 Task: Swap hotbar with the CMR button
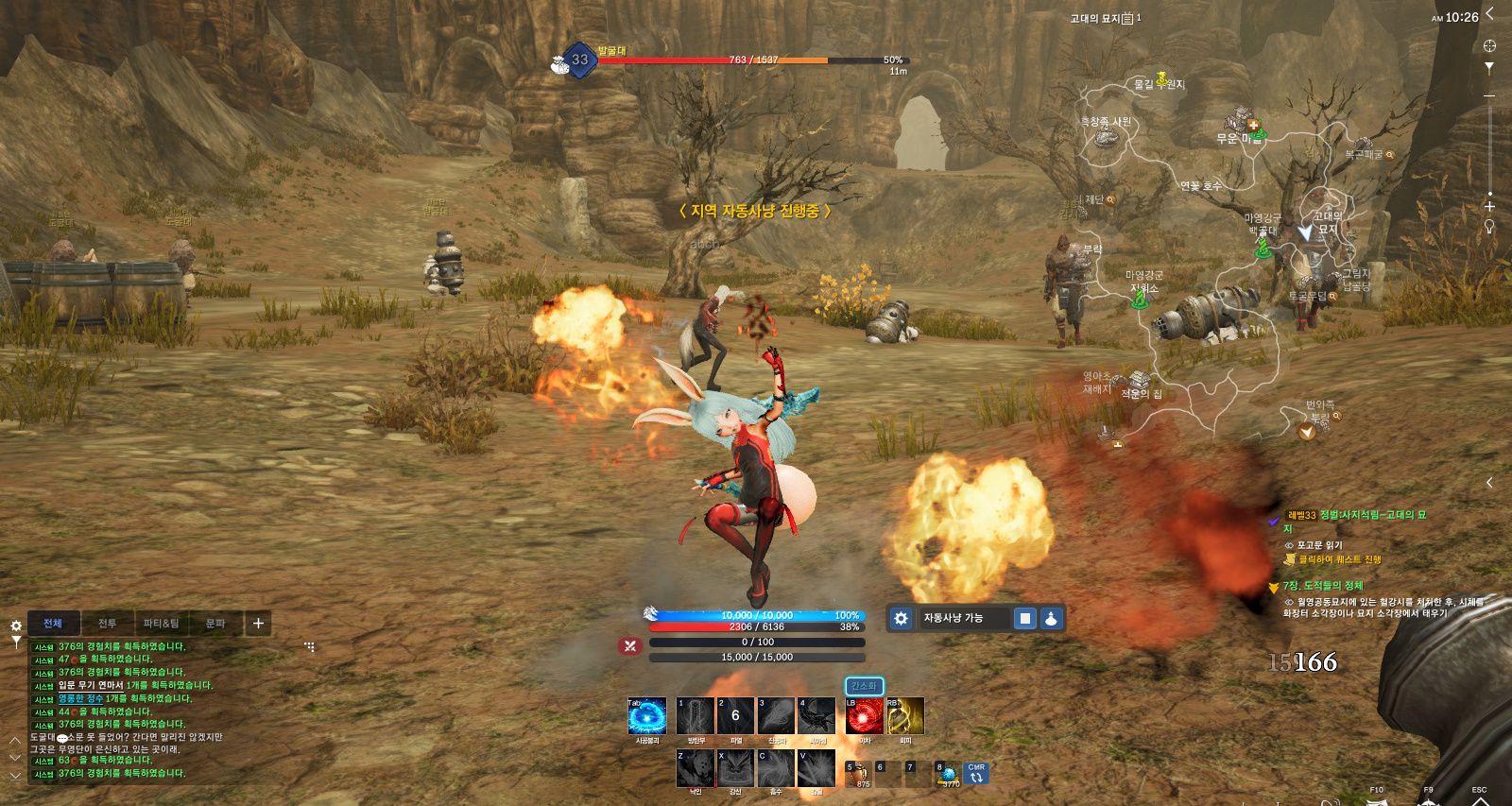click(976, 774)
